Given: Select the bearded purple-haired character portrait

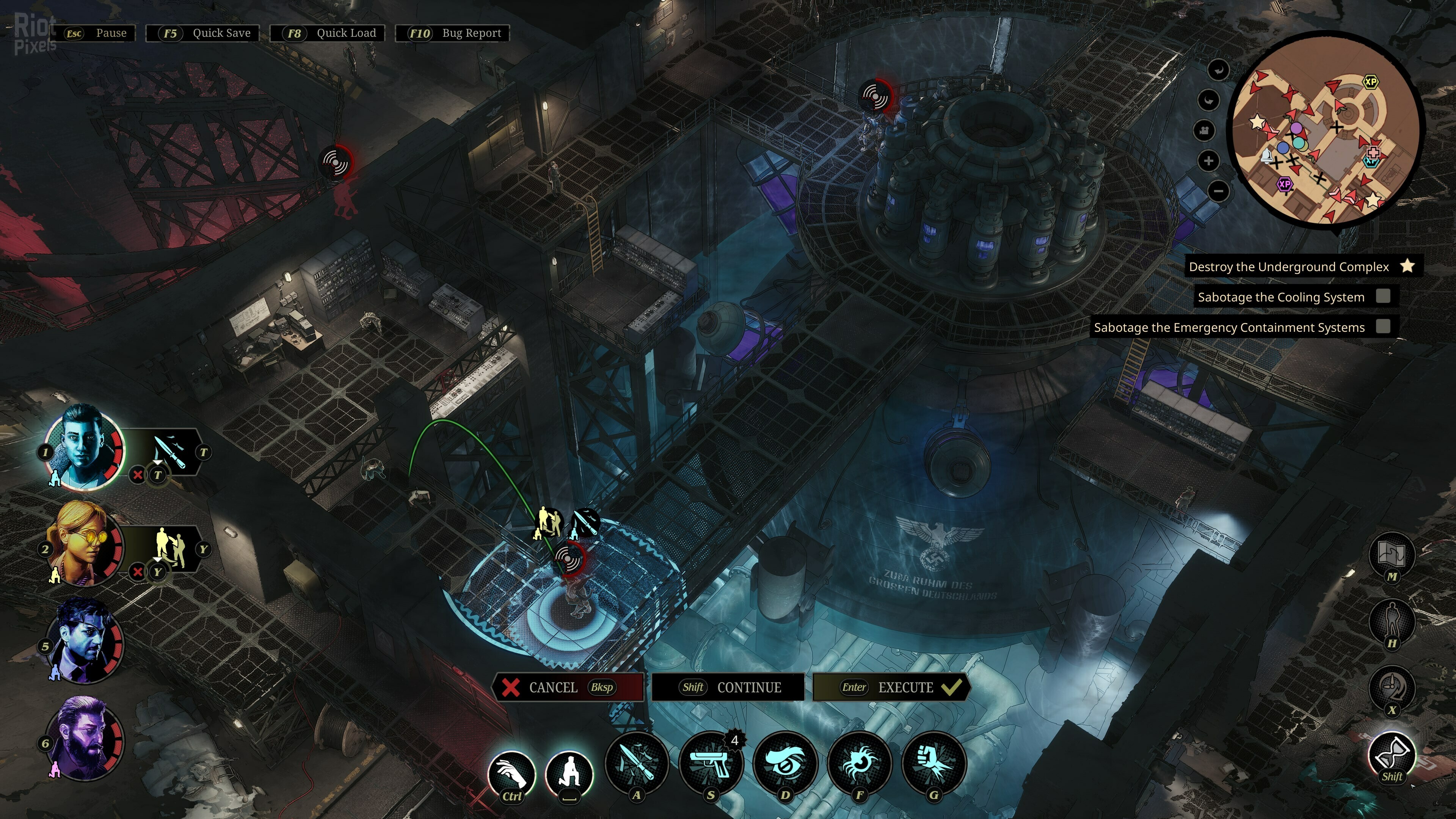Looking at the screenshot, I should pyautogui.click(x=84, y=738).
